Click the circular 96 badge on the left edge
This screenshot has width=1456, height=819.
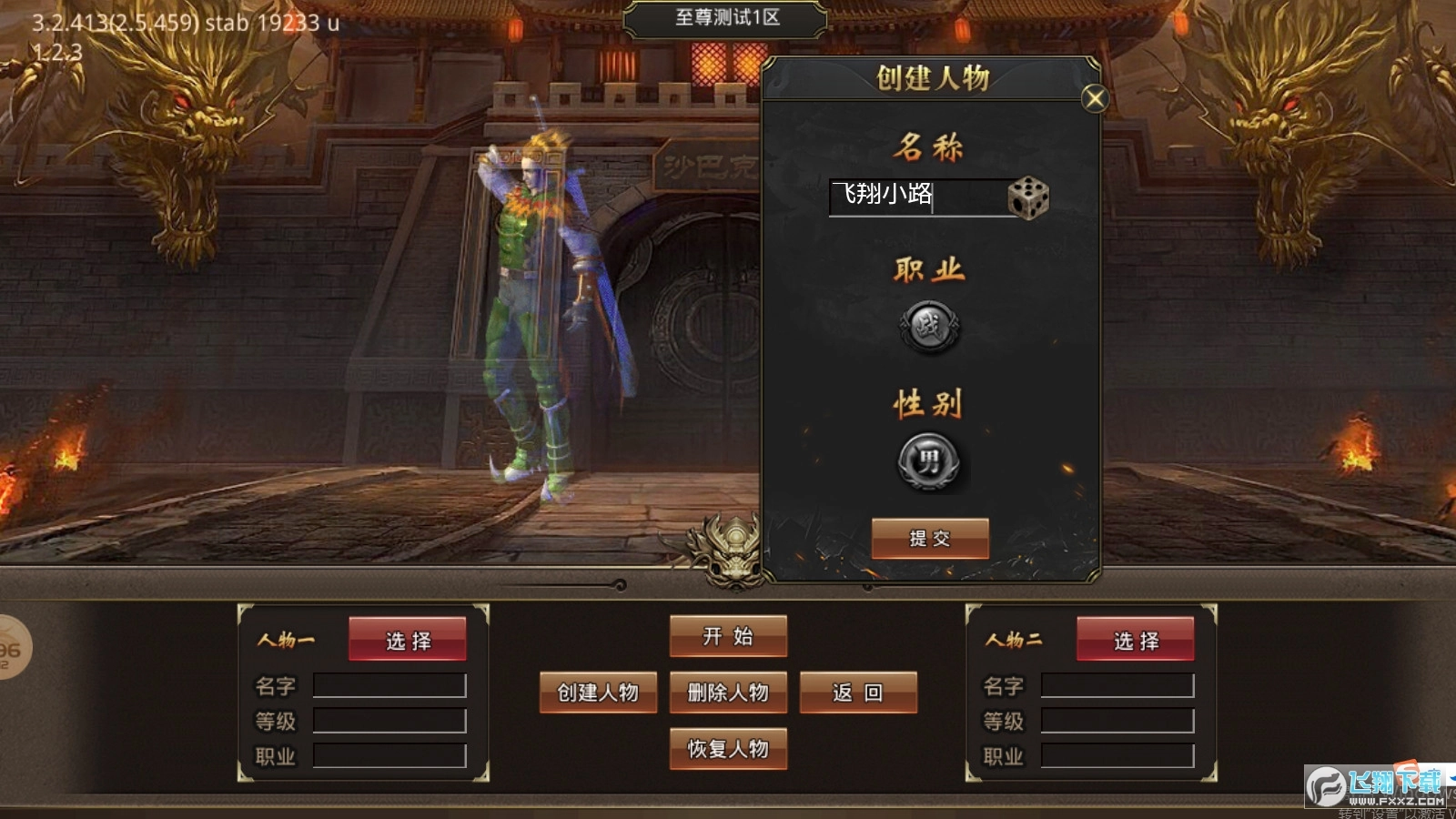pos(9,646)
